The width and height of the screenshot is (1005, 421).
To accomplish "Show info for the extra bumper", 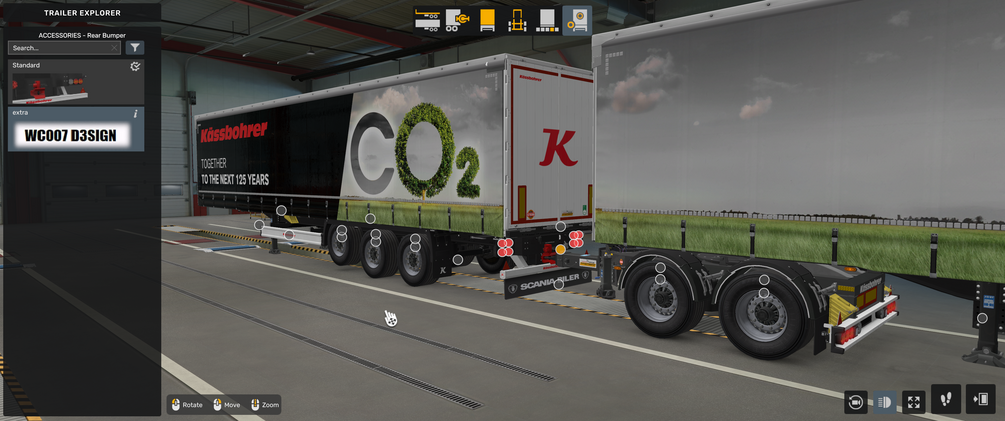I will pos(136,114).
